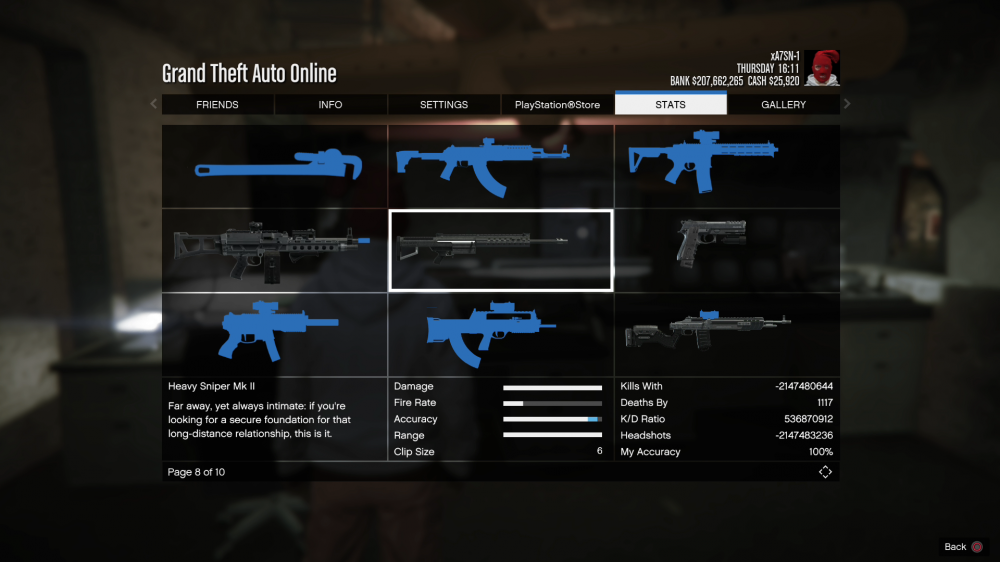
Task: Go to the SETTINGS tab
Action: (444, 104)
